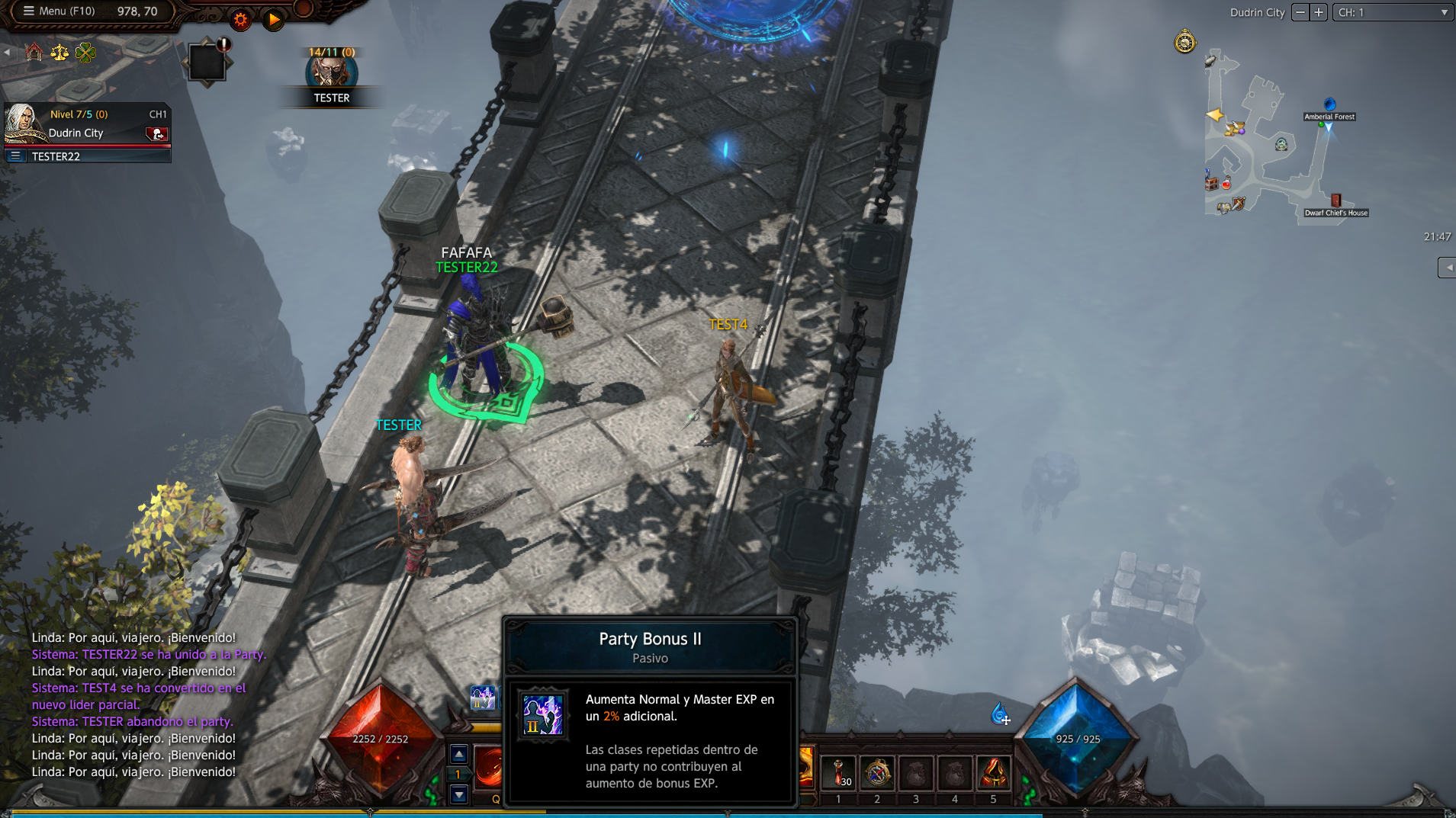Image resolution: width=1456 pixels, height=818 pixels.
Task: Use the red hooded cloak in slot 5
Action: point(993,772)
